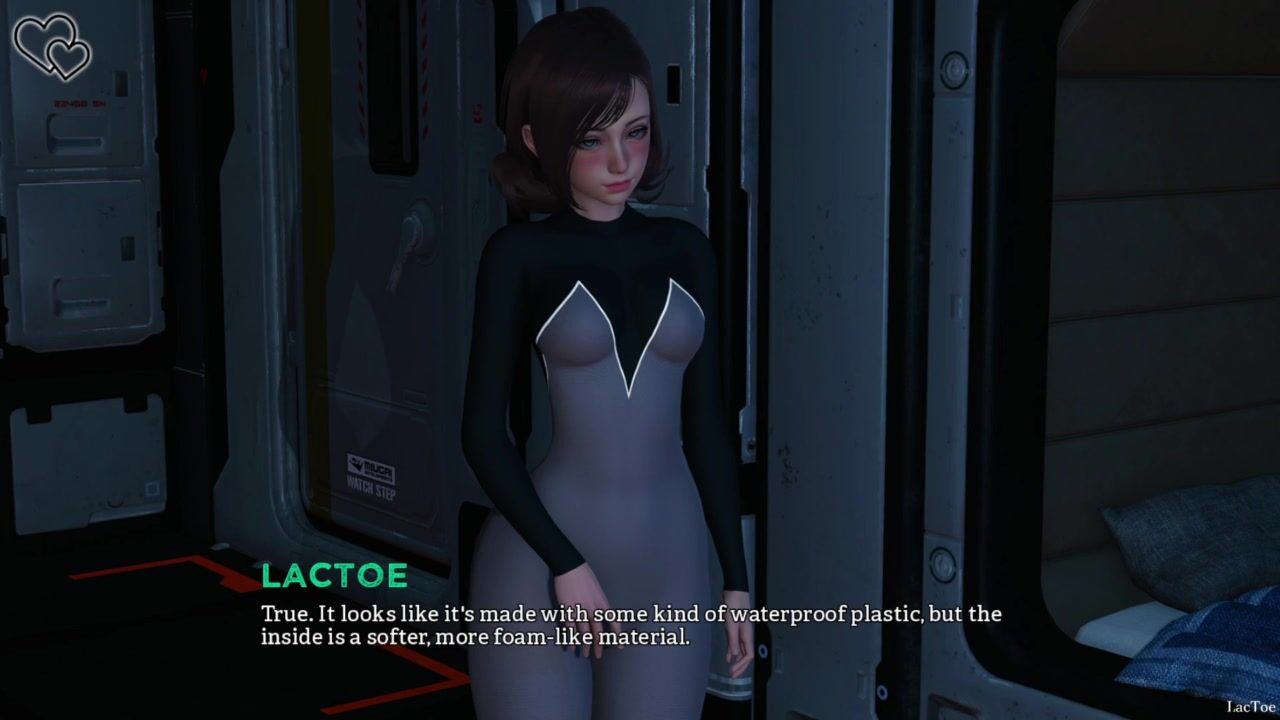Screen dimensions: 1280x720
Task: Advance the Lactoe dialogue text
Action: (x=630, y=625)
